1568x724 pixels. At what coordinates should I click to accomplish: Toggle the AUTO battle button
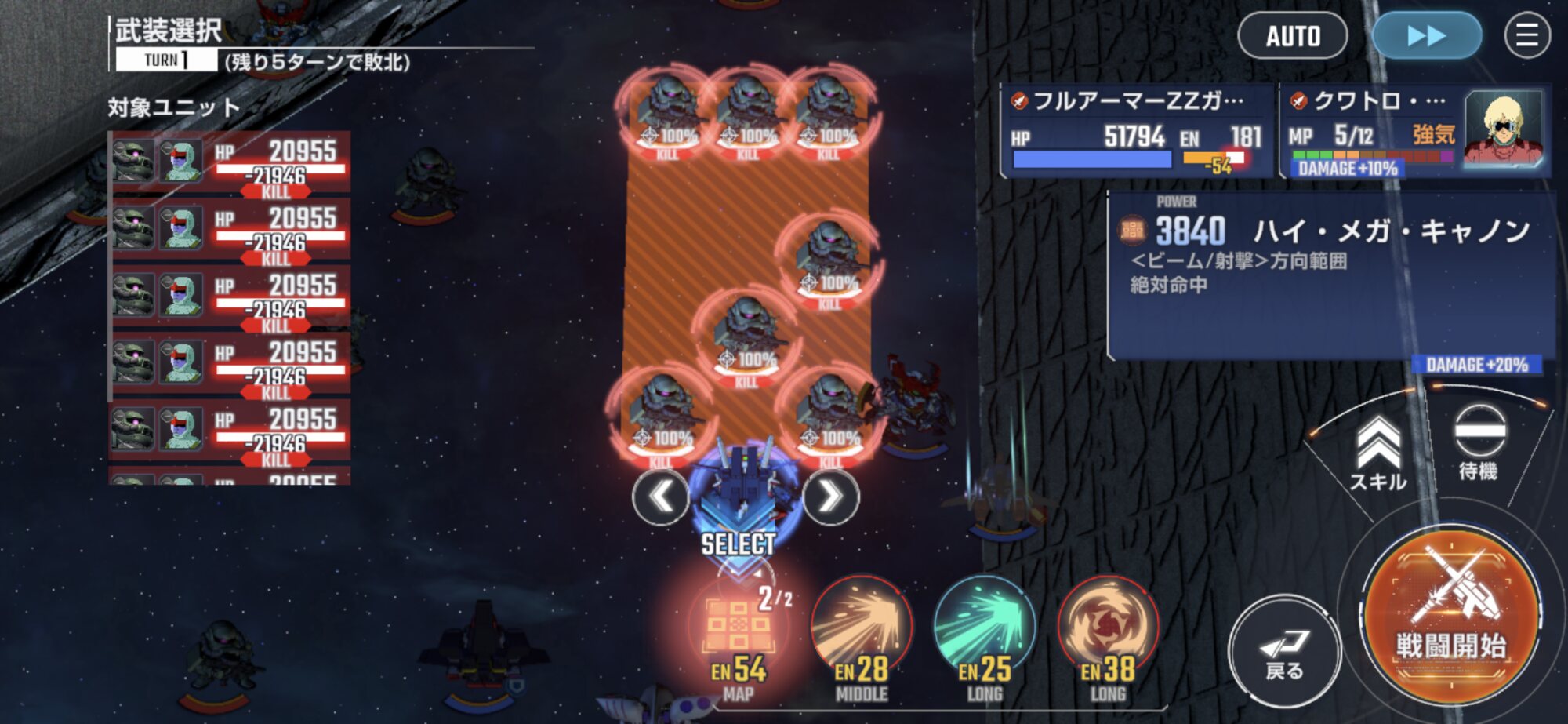click(1292, 36)
